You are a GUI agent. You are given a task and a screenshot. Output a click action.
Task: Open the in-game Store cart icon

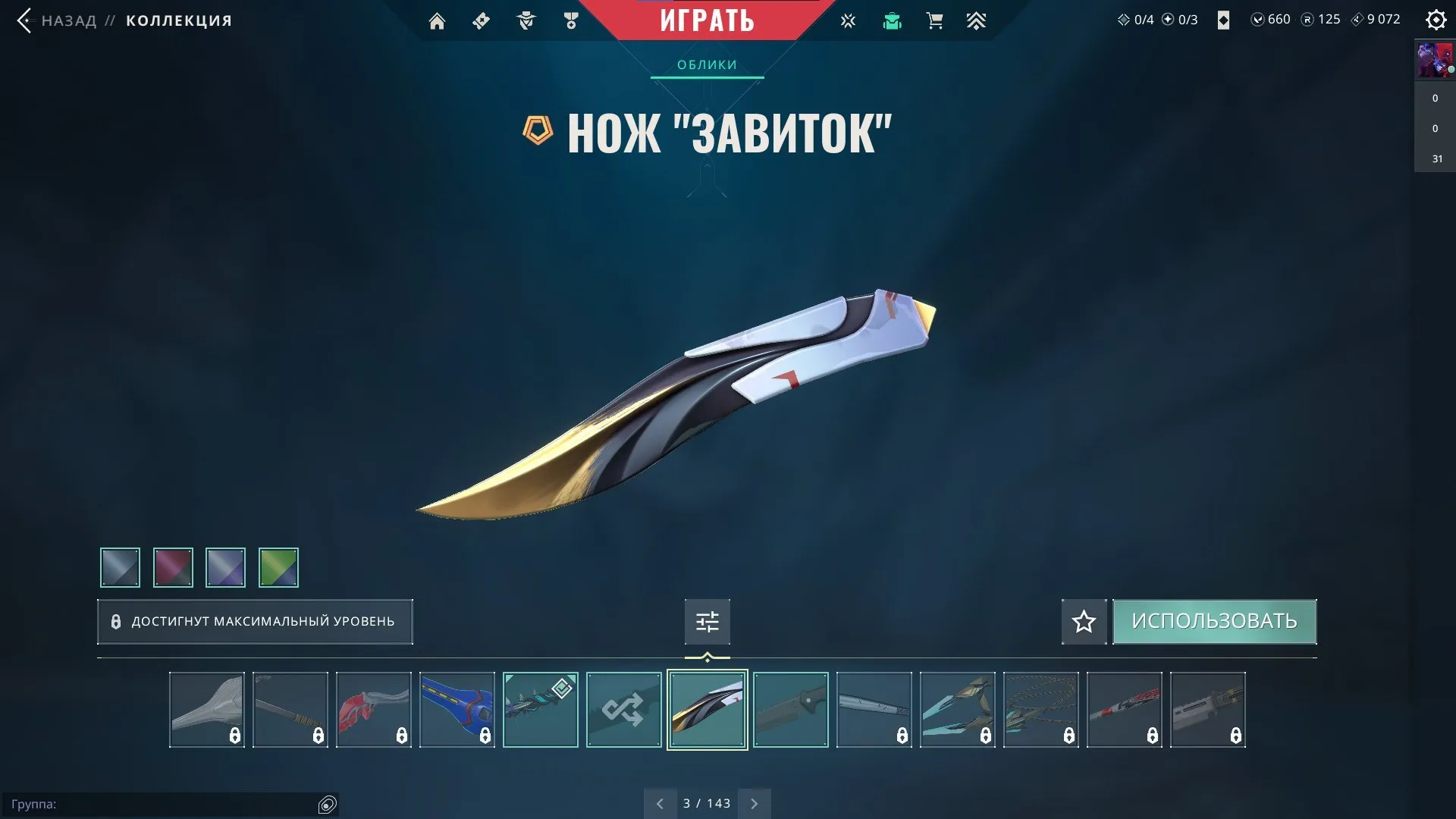tap(934, 20)
